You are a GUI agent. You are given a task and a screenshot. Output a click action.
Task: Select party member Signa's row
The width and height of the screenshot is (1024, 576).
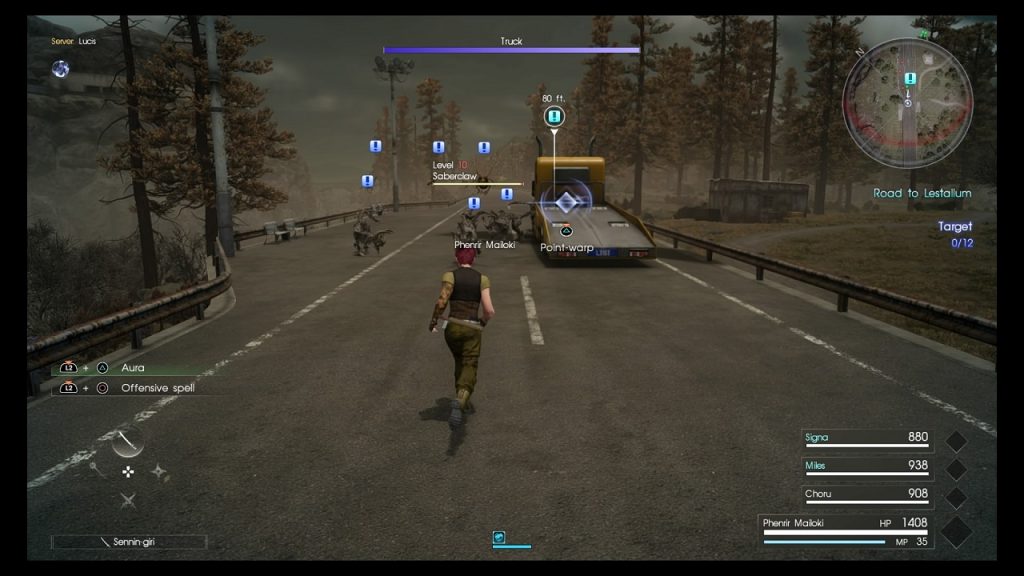pyautogui.click(x=866, y=438)
